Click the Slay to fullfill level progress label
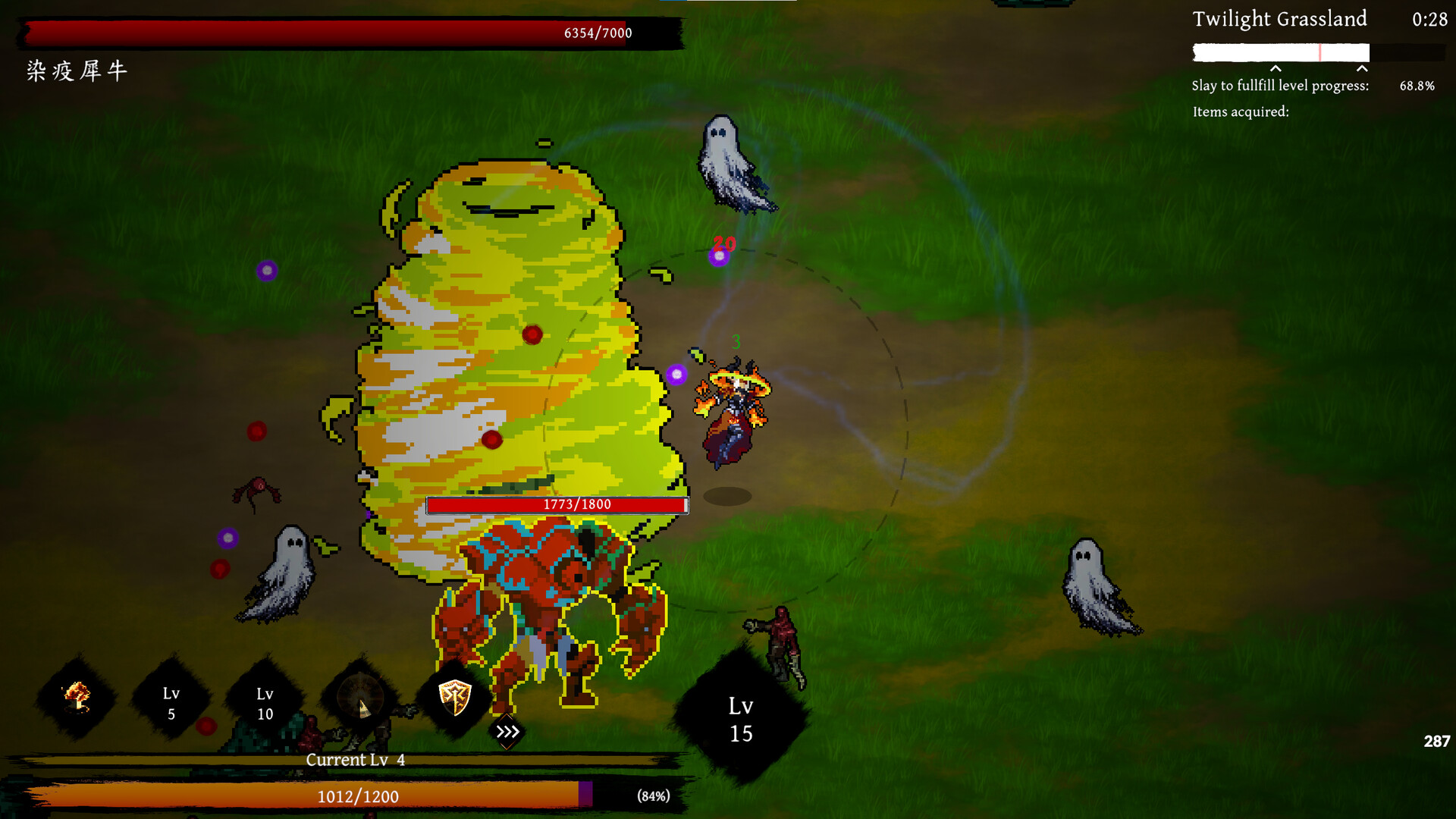The image size is (1456, 819). point(1280,86)
